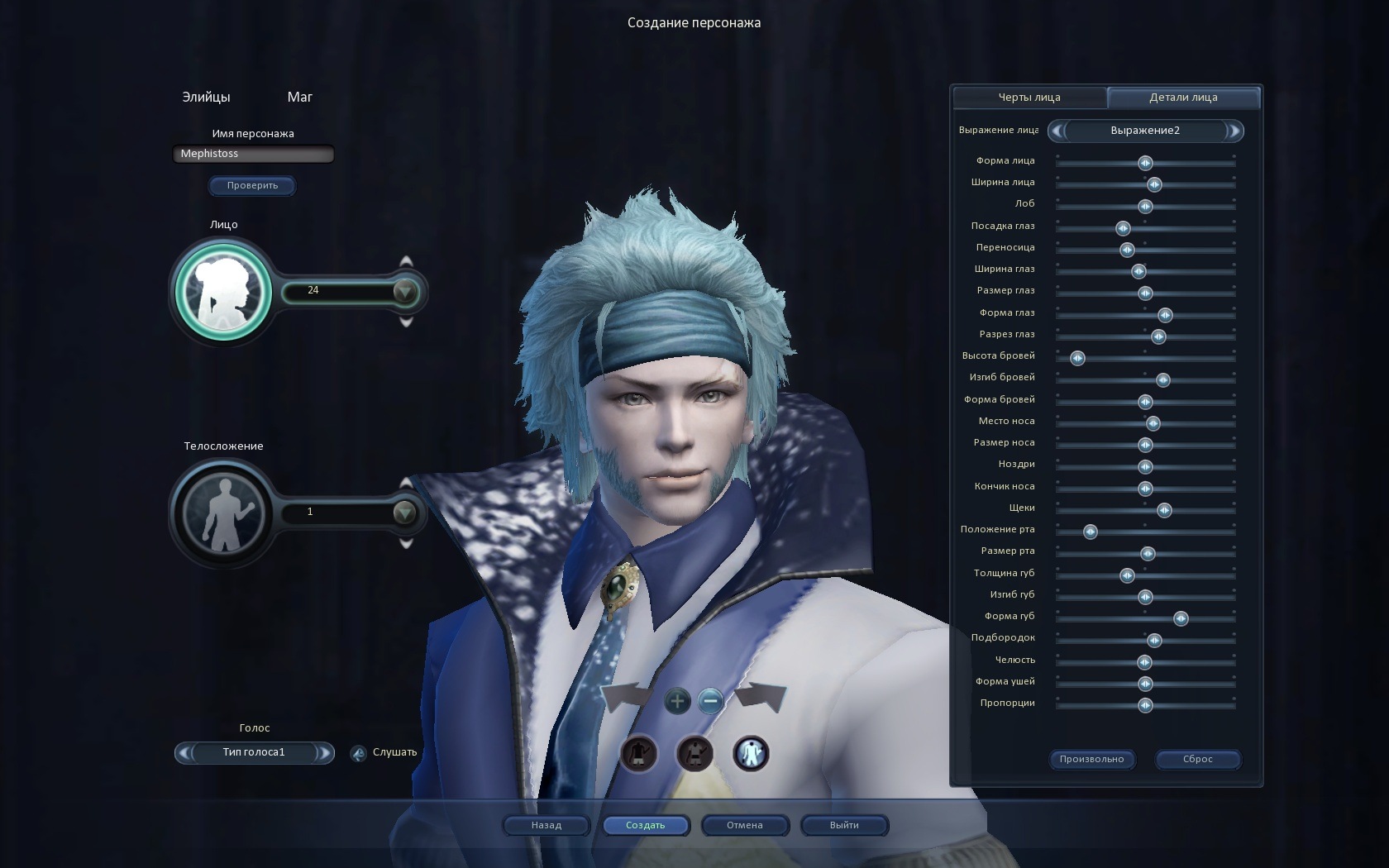Listen to the voice sample via Слушать
The width and height of the screenshot is (1389, 868).
tap(385, 752)
